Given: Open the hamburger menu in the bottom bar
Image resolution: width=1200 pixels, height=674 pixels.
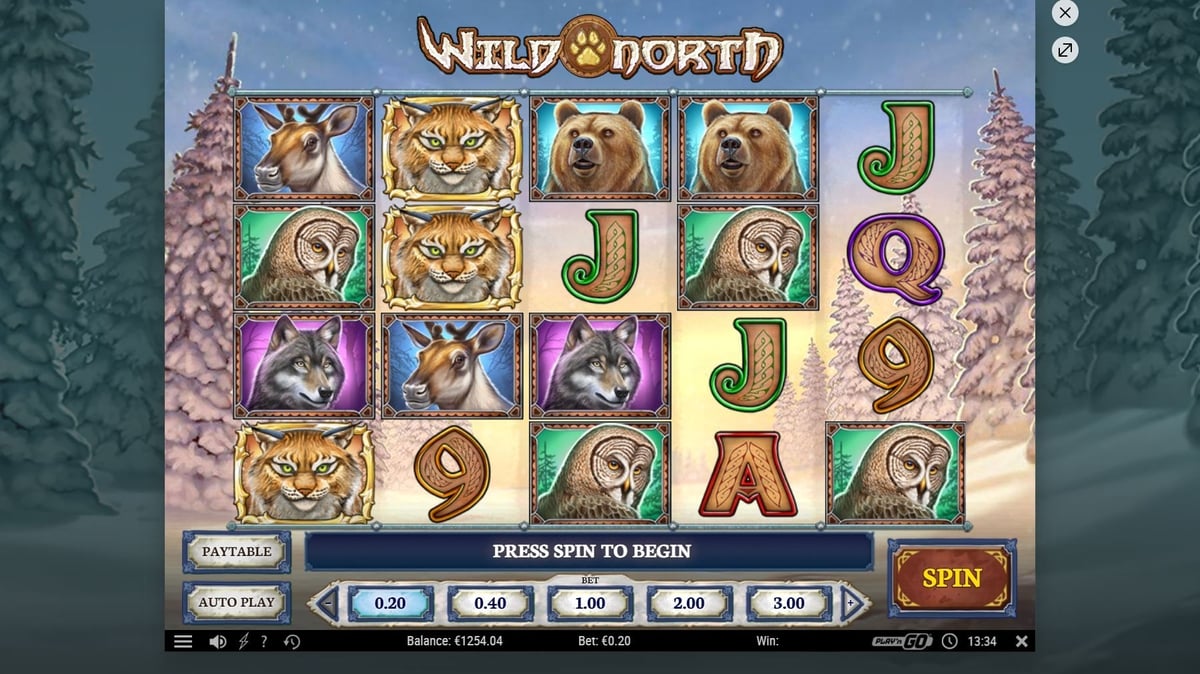Looking at the screenshot, I should click(x=183, y=641).
